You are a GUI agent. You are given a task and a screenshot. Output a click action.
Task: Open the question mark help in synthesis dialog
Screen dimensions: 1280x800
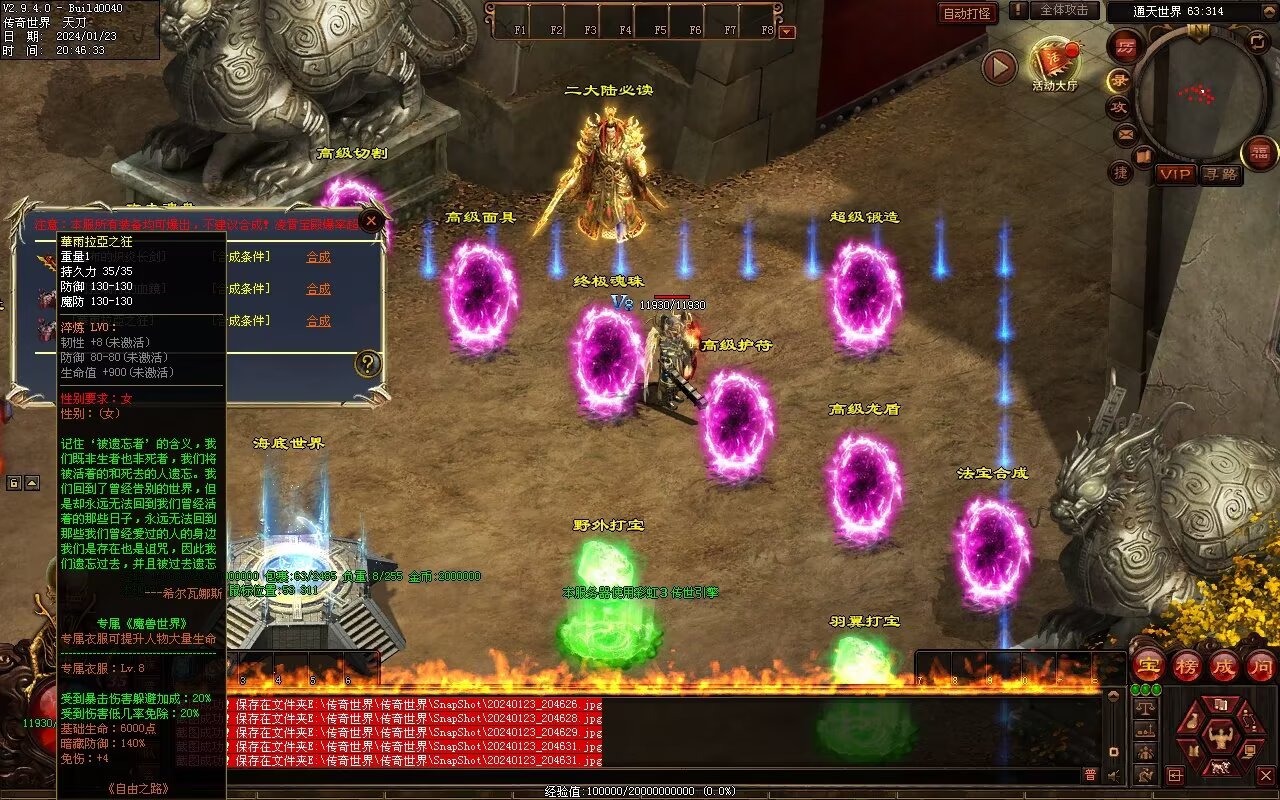point(368,364)
